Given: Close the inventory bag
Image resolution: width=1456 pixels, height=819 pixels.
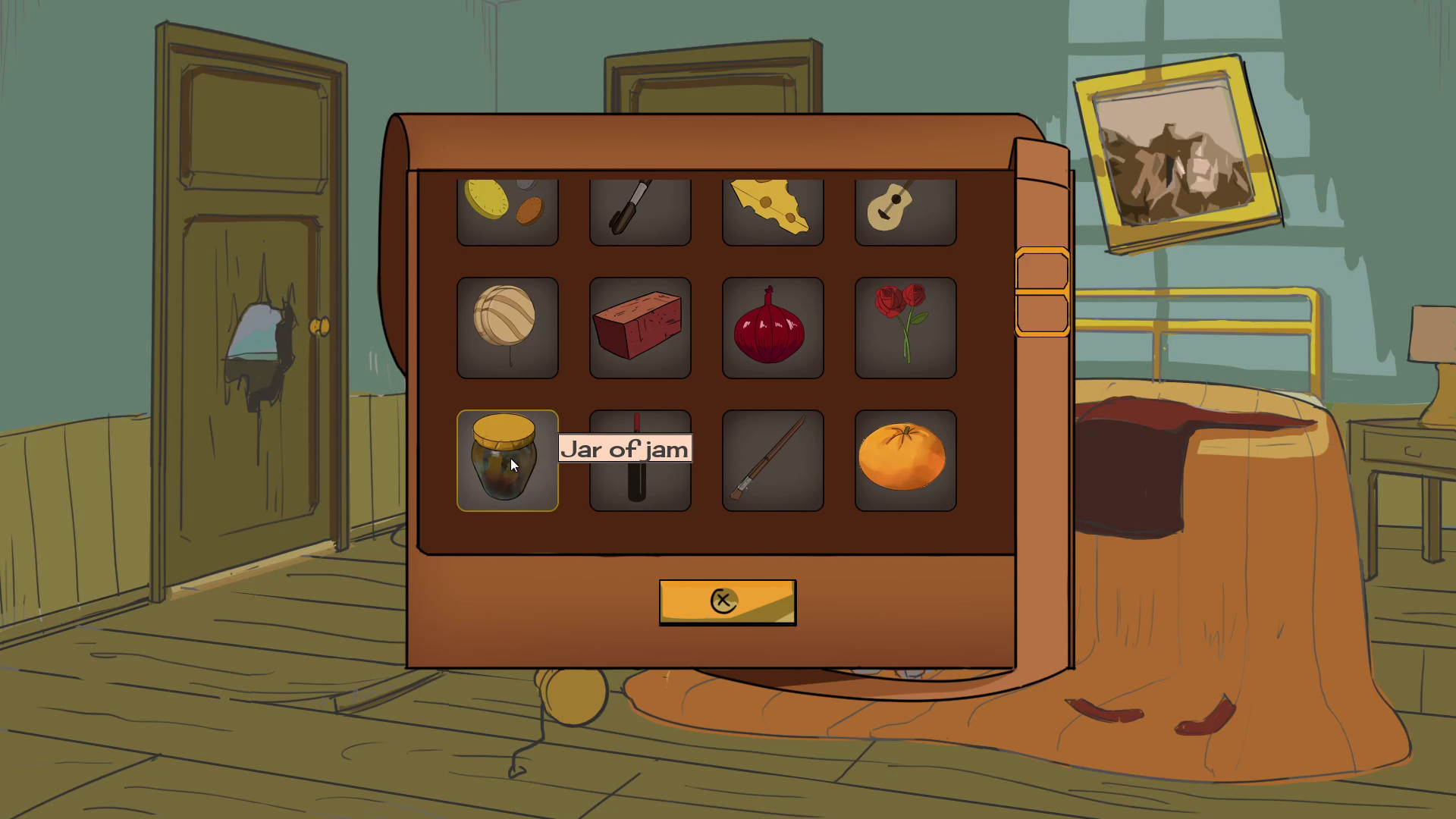Looking at the screenshot, I should coord(727,602).
